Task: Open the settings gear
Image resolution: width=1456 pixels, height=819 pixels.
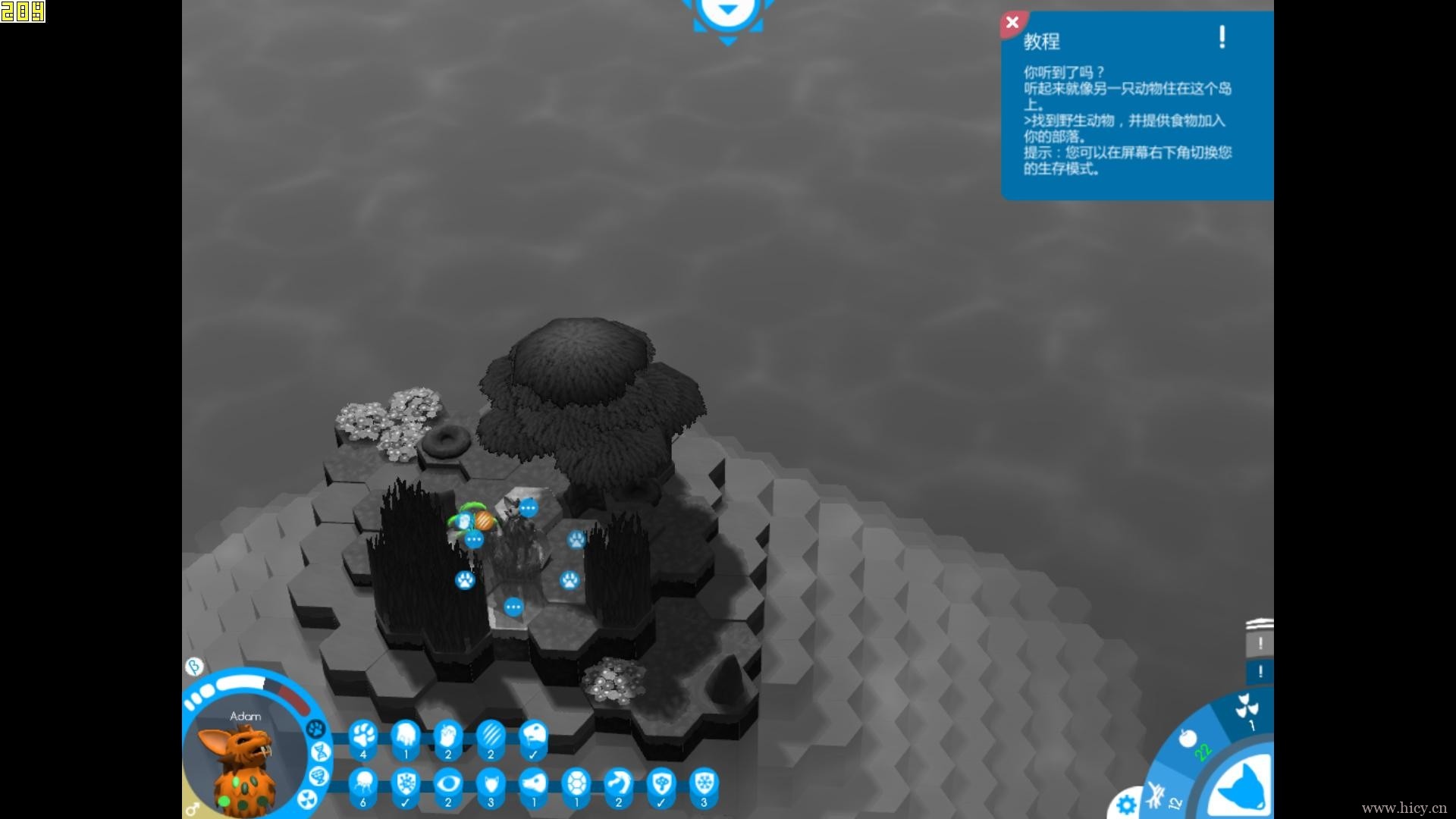Action: [x=1126, y=804]
